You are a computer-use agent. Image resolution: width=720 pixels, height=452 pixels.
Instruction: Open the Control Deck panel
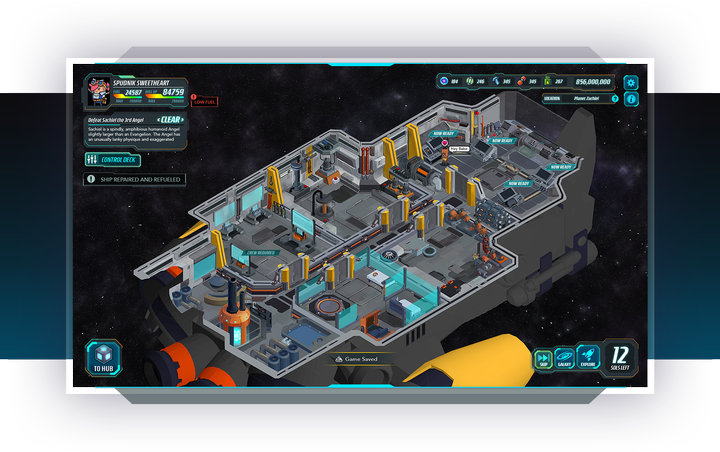113,159
